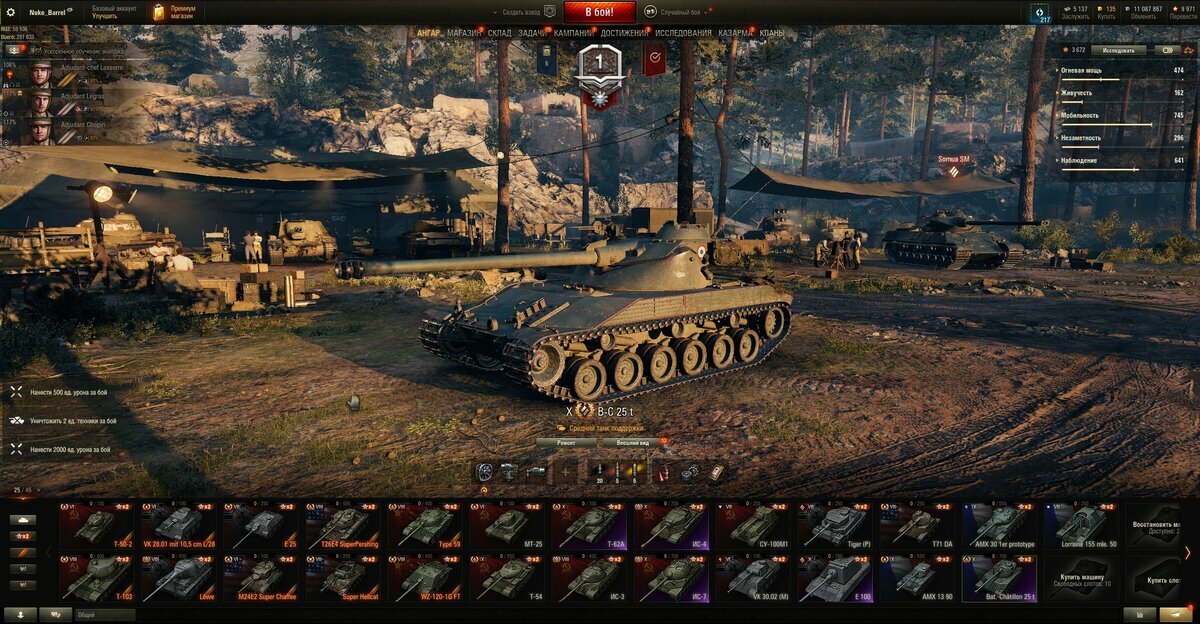This screenshot has height=624, width=1200.
Task: Choose the Type 59 tank in the carousel
Action: click(424, 524)
